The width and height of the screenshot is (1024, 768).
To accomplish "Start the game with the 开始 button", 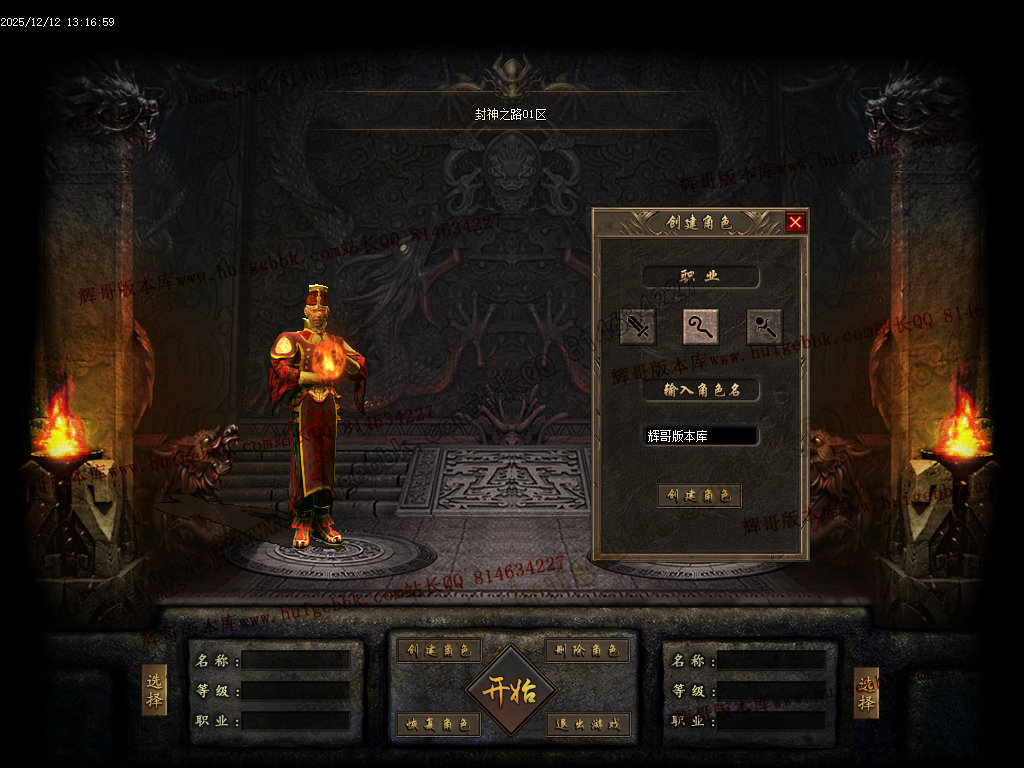I will [x=511, y=690].
